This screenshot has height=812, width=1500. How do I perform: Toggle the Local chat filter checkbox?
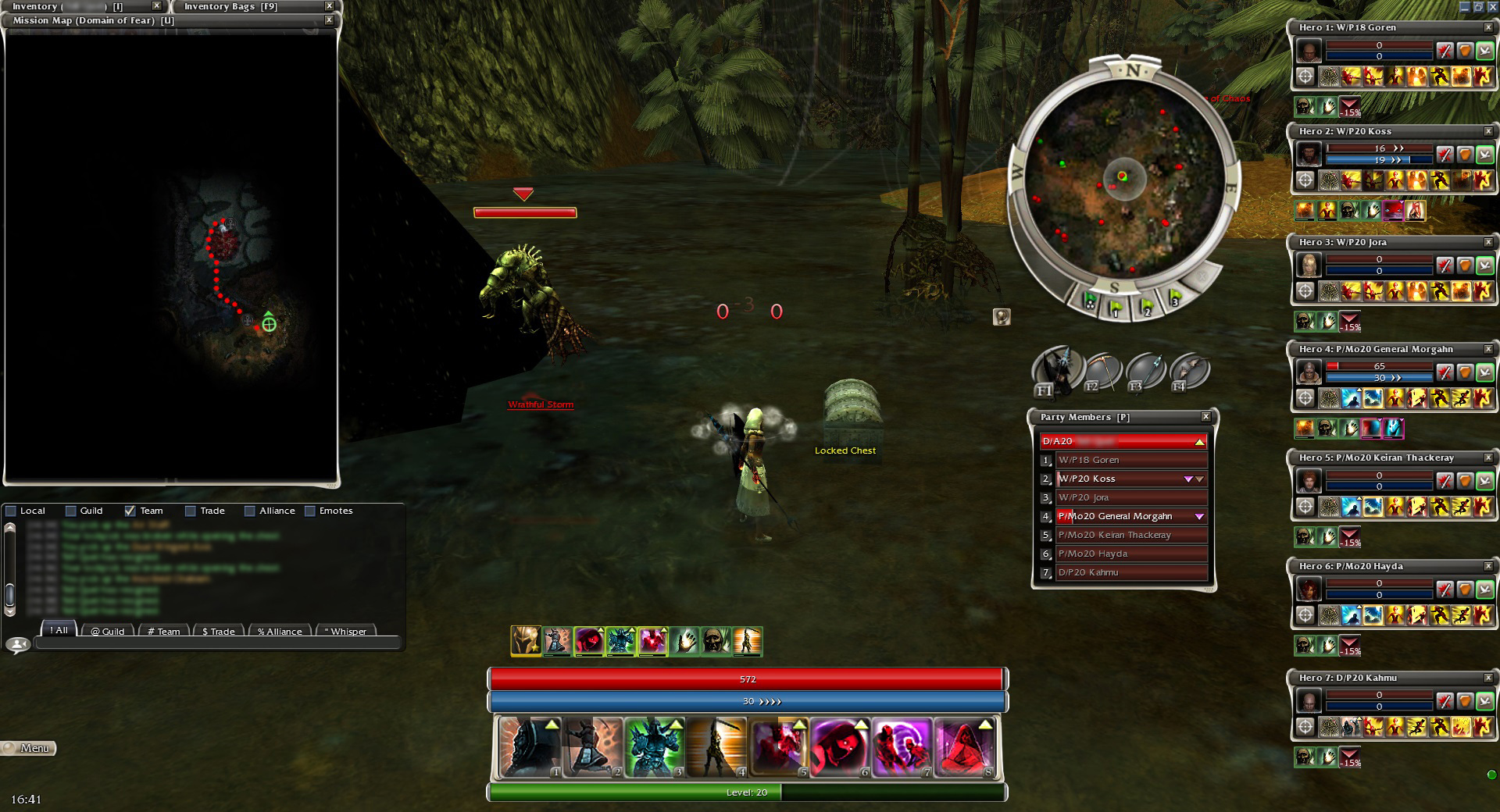pyautogui.click(x=11, y=511)
